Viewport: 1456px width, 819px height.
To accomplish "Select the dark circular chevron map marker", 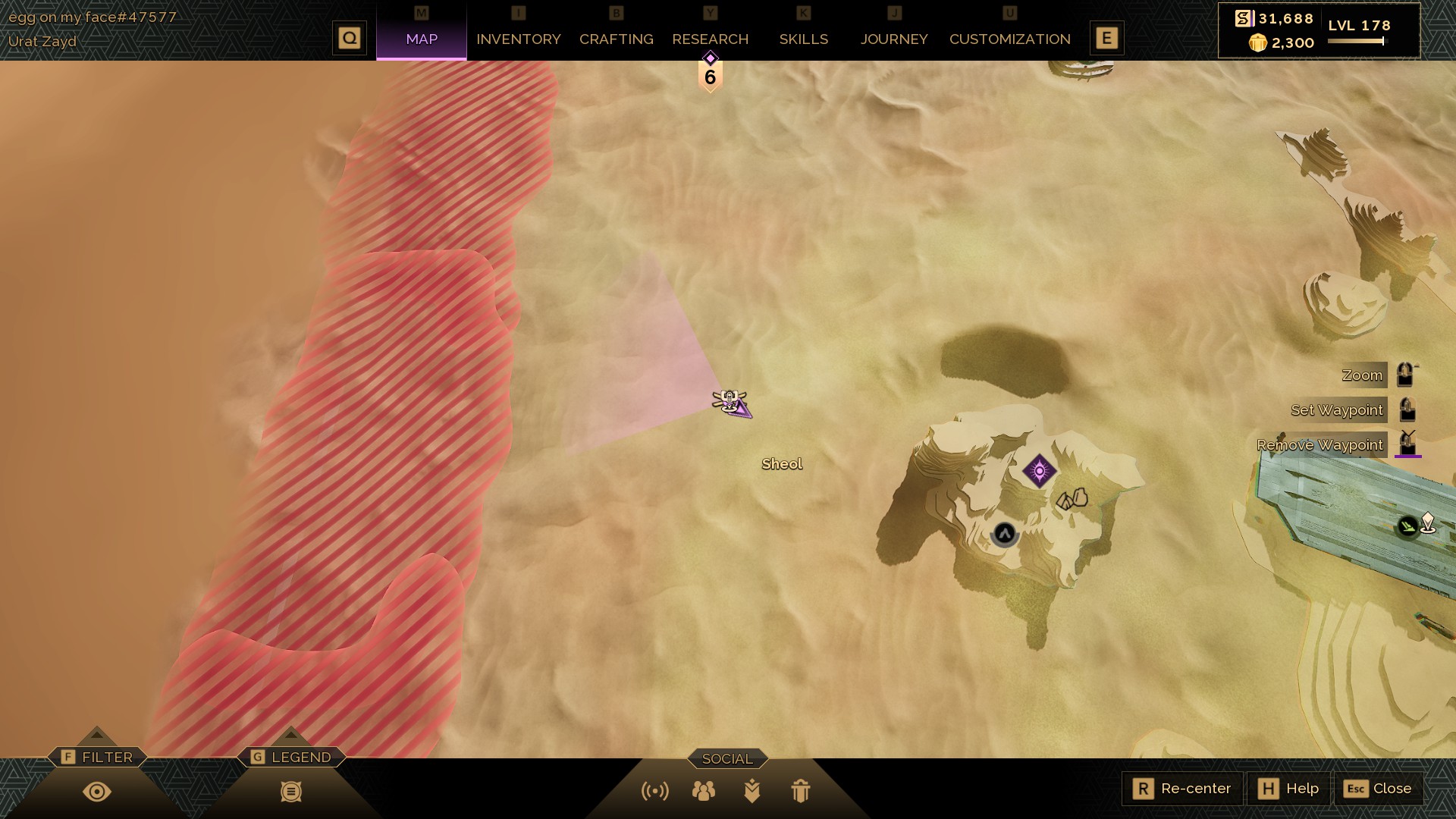I will (1004, 534).
